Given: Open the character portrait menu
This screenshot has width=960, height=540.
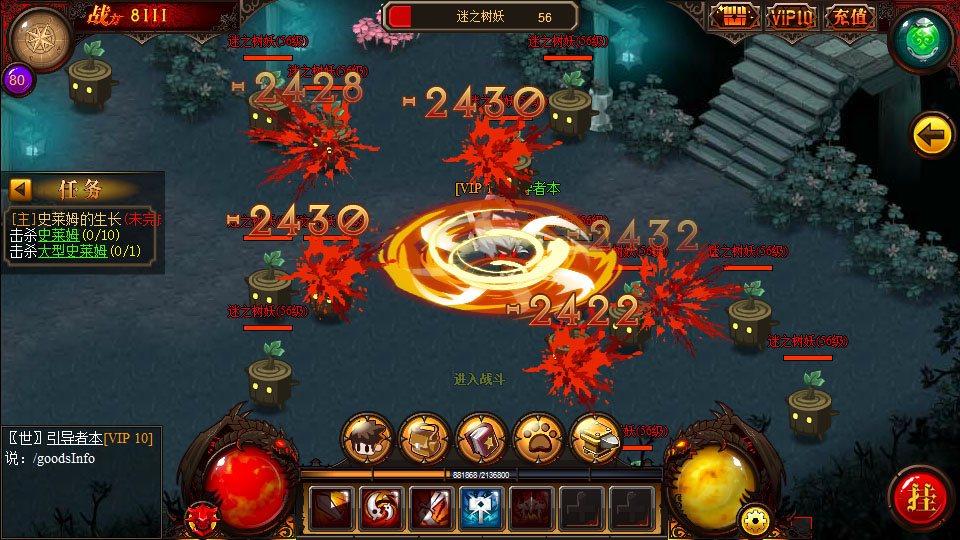Looking at the screenshot, I should tap(367, 439).
